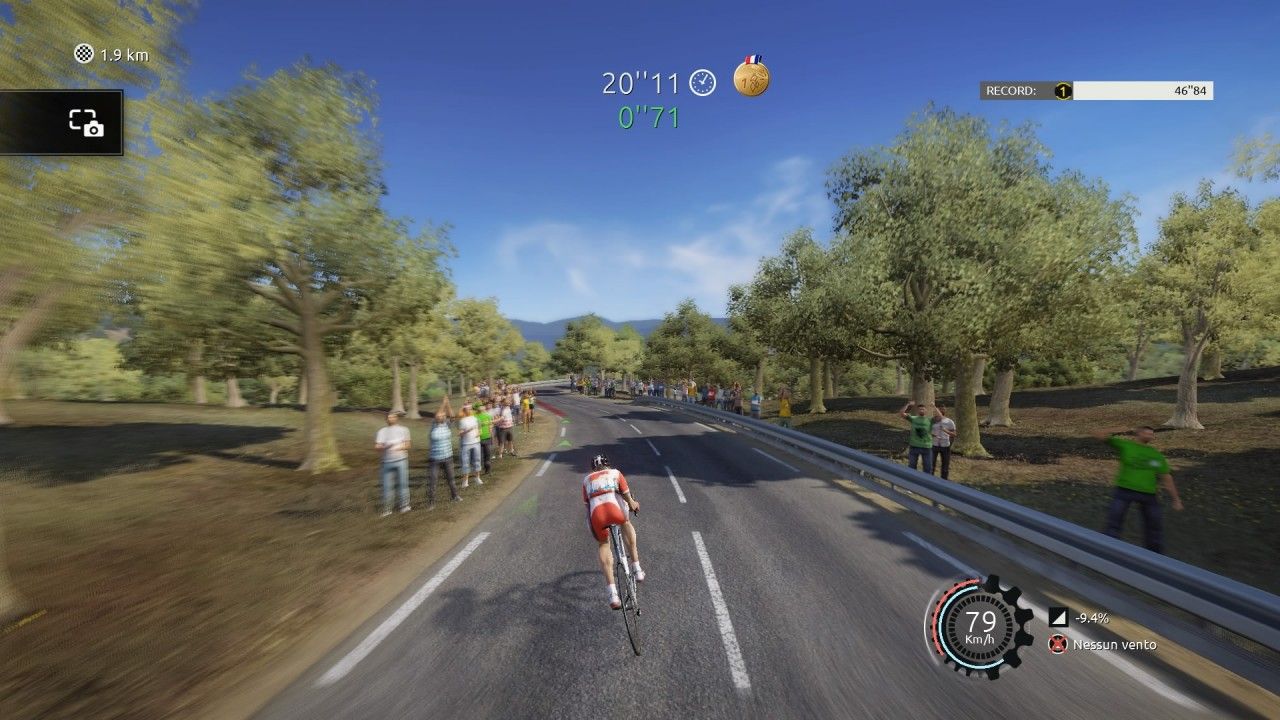Viewport: 1280px width, 720px height.
Task: Click the screenshot capture camera icon
Action: click(x=86, y=123)
